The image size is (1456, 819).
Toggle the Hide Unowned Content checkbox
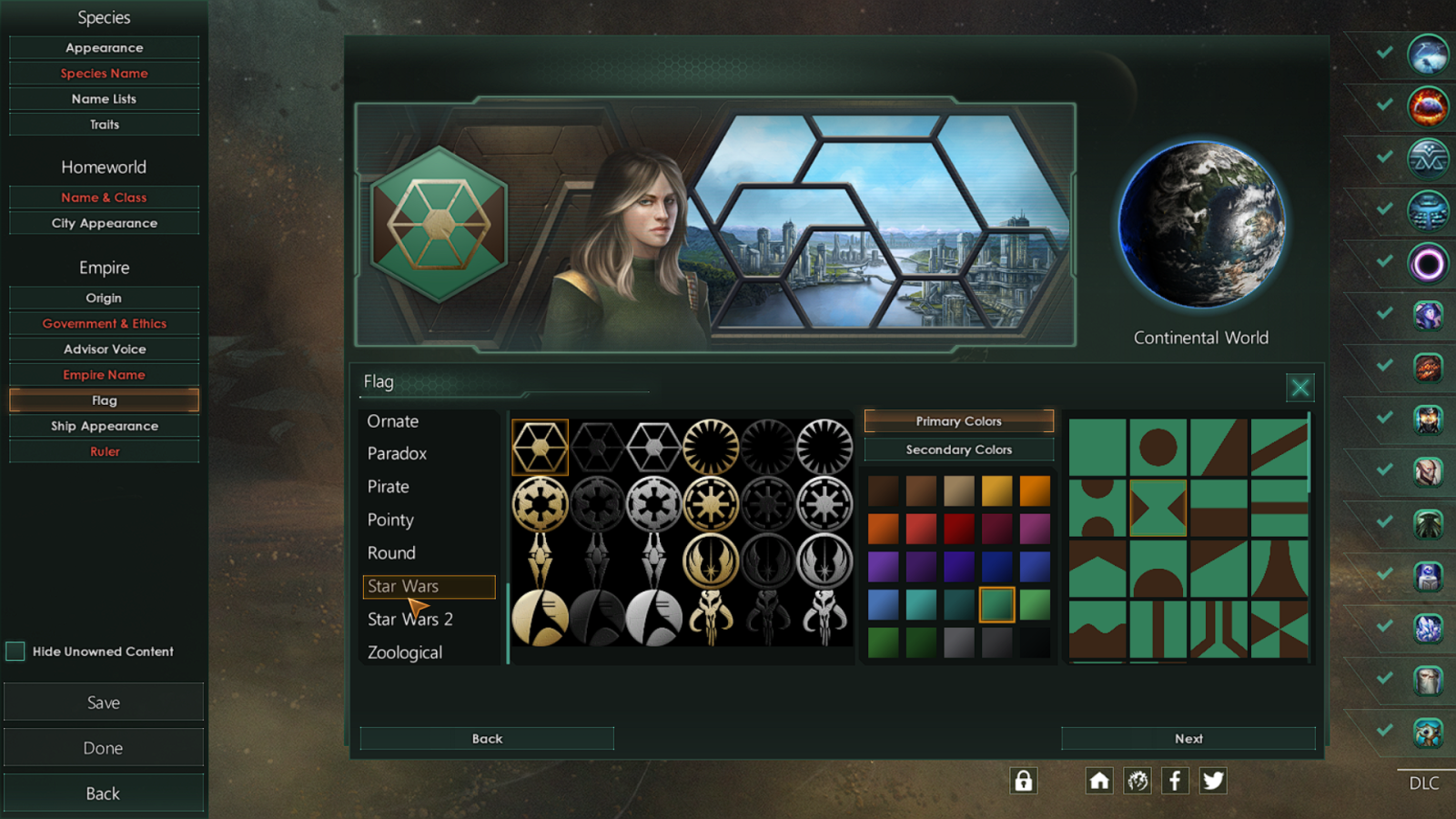click(15, 651)
